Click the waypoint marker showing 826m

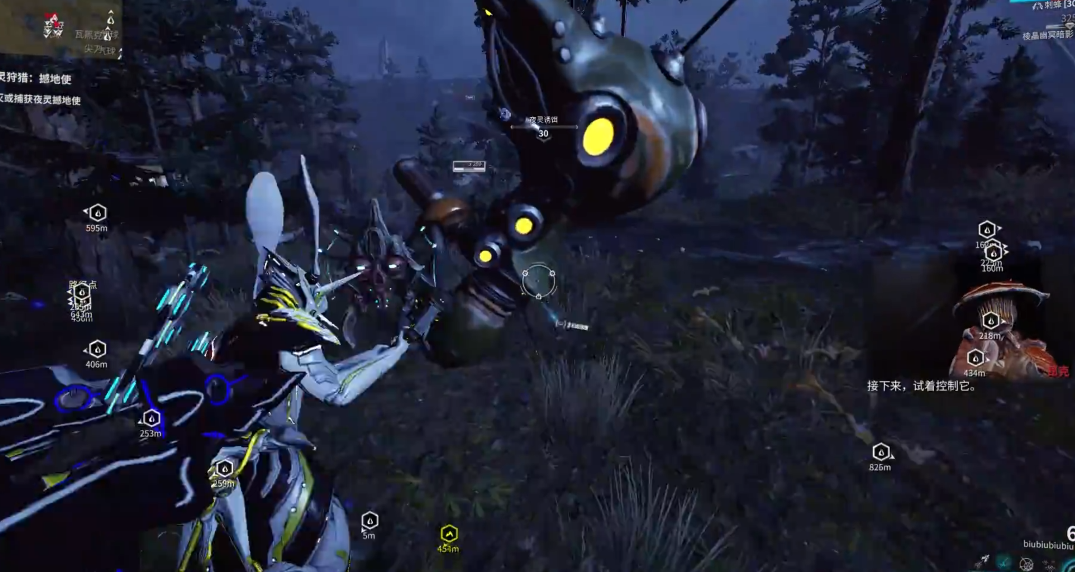click(881, 452)
